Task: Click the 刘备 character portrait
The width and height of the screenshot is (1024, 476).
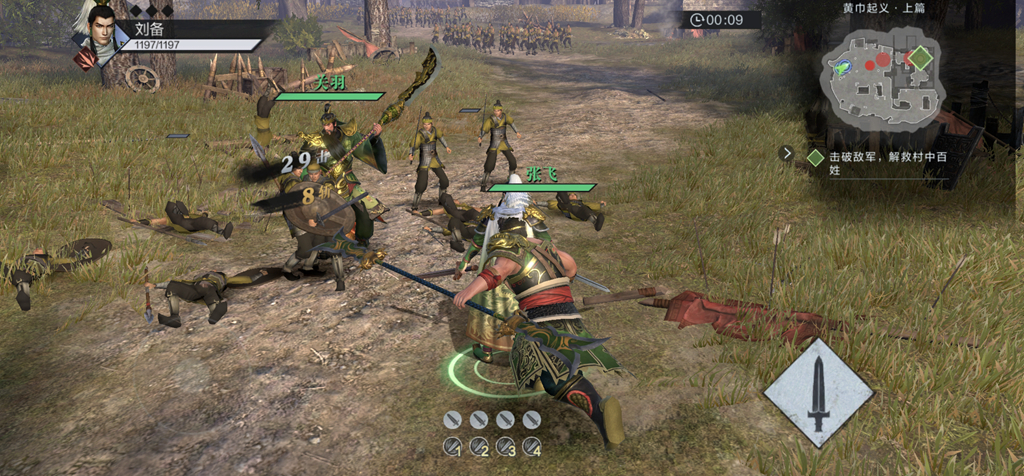Action: [103, 27]
